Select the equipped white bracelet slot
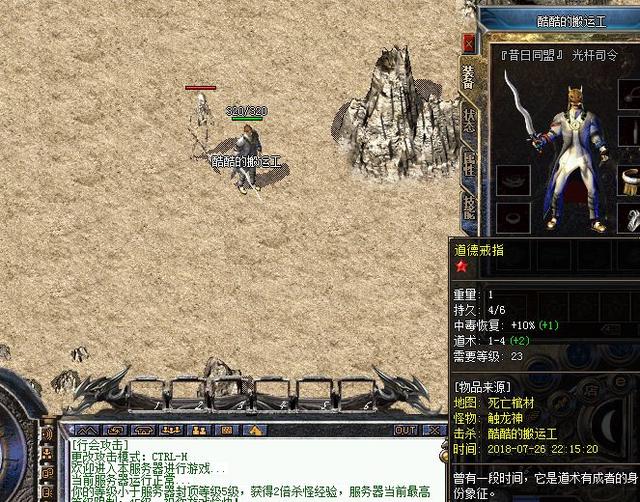The height and width of the screenshot is (502, 640). click(x=630, y=180)
